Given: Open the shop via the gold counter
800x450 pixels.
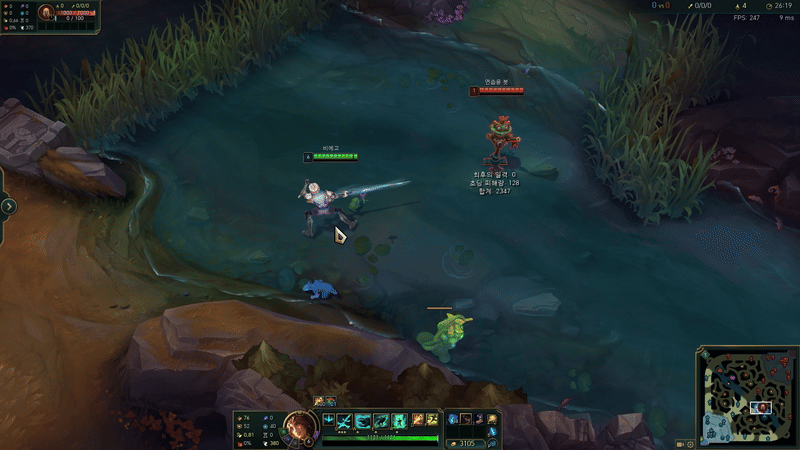Looking at the screenshot, I should [x=470, y=442].
